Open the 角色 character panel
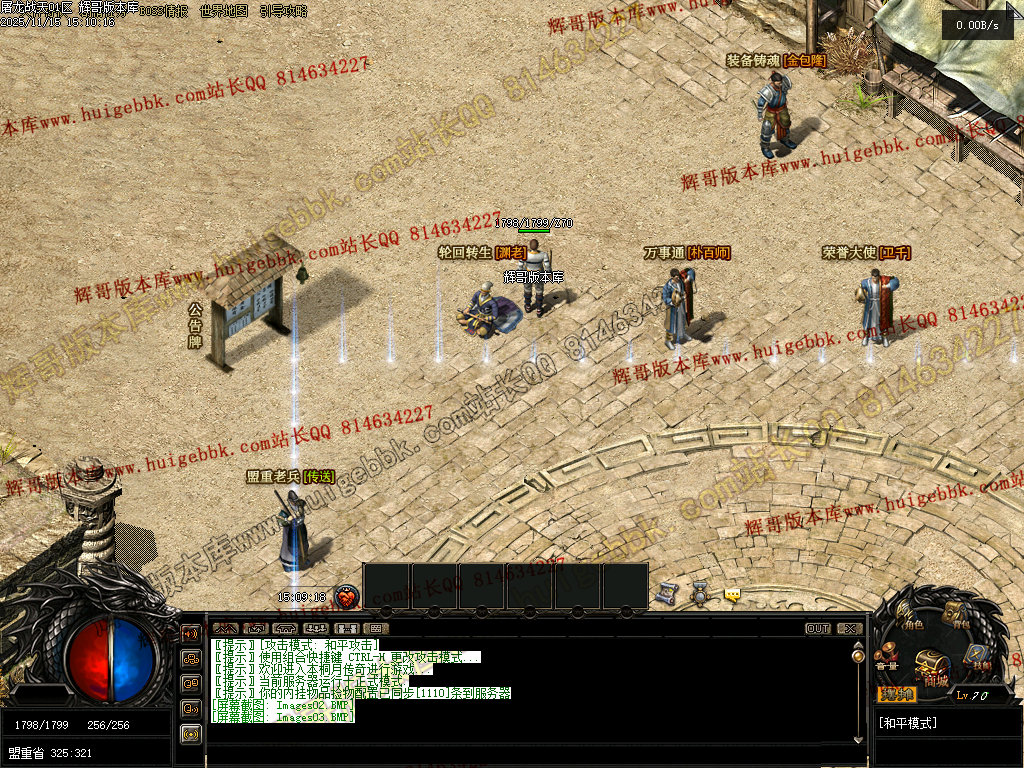The height and width of the screenshot is (768, 1024). (910, 617)
